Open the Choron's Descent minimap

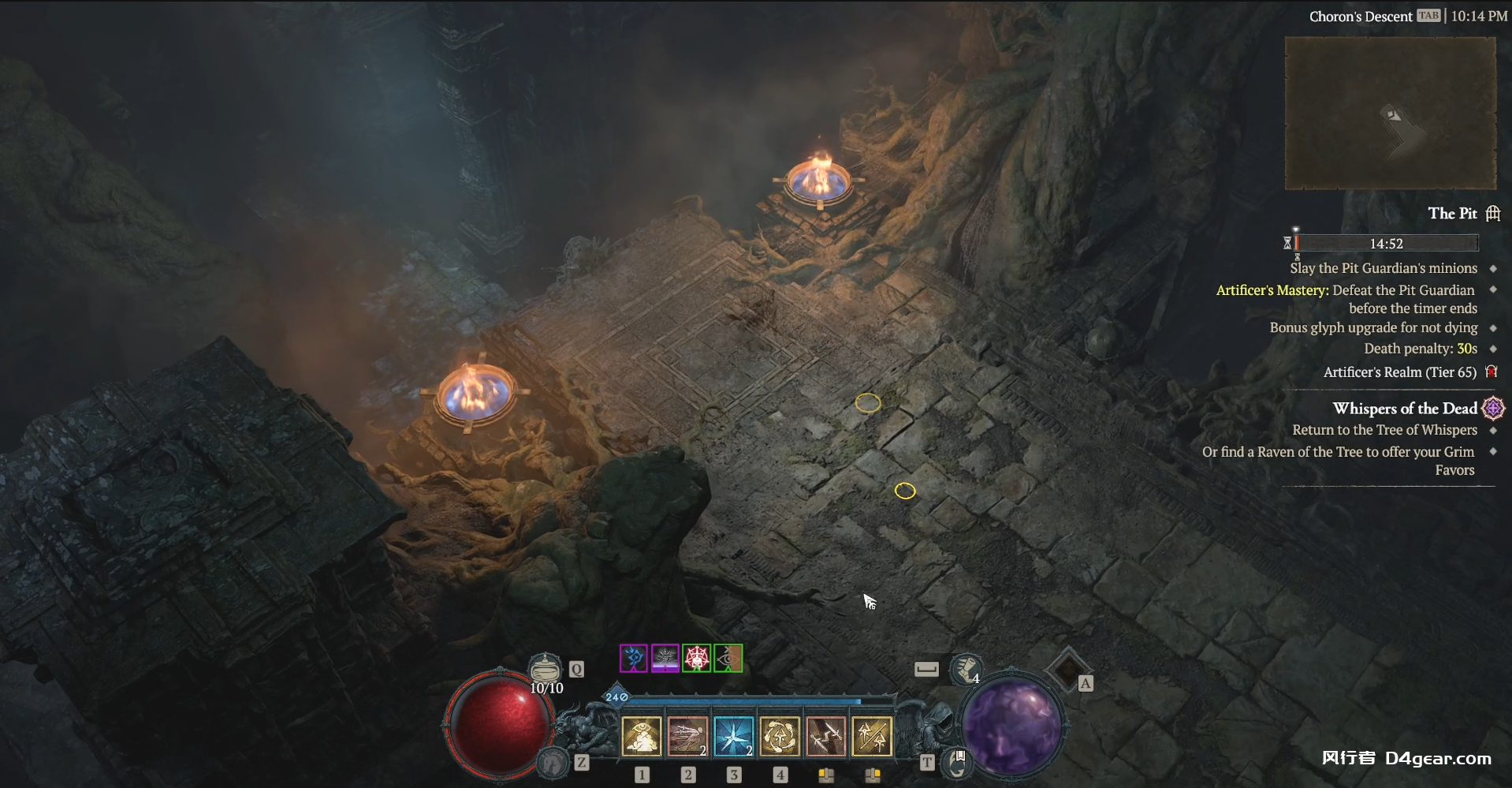(x=1390, y=113)
